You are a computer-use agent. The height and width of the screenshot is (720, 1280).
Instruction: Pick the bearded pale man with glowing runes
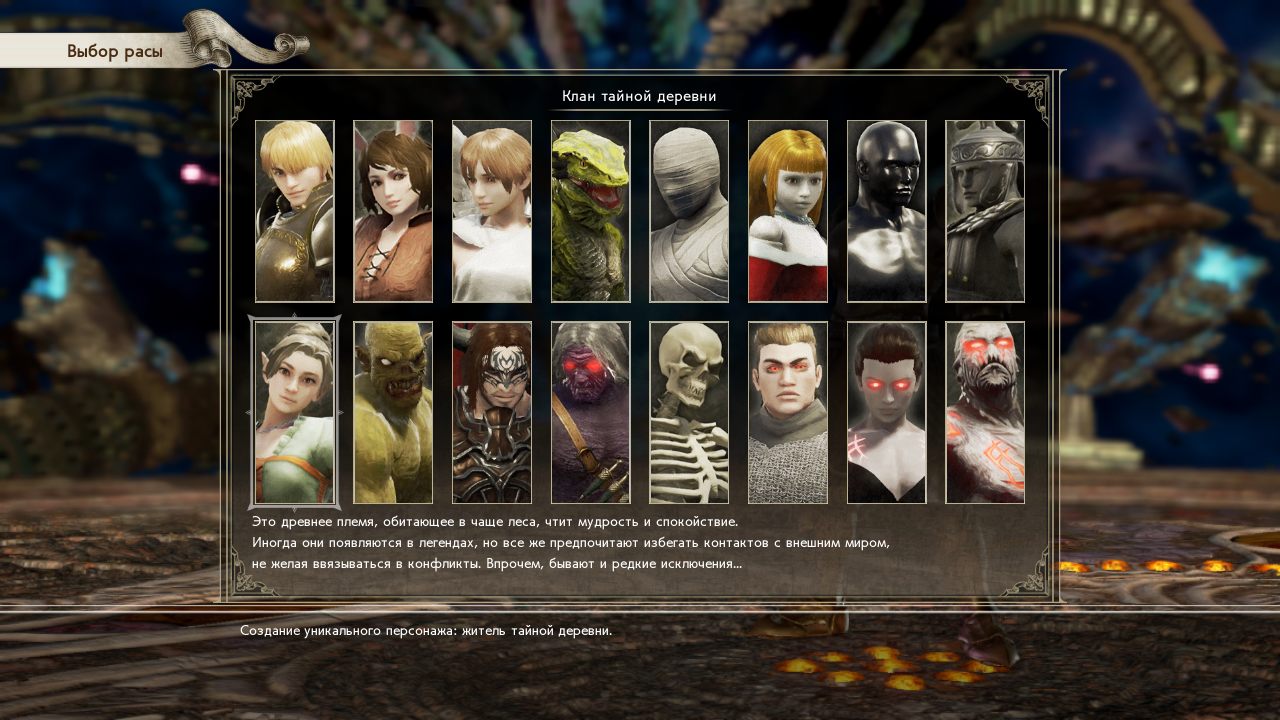tap(985, 412)
